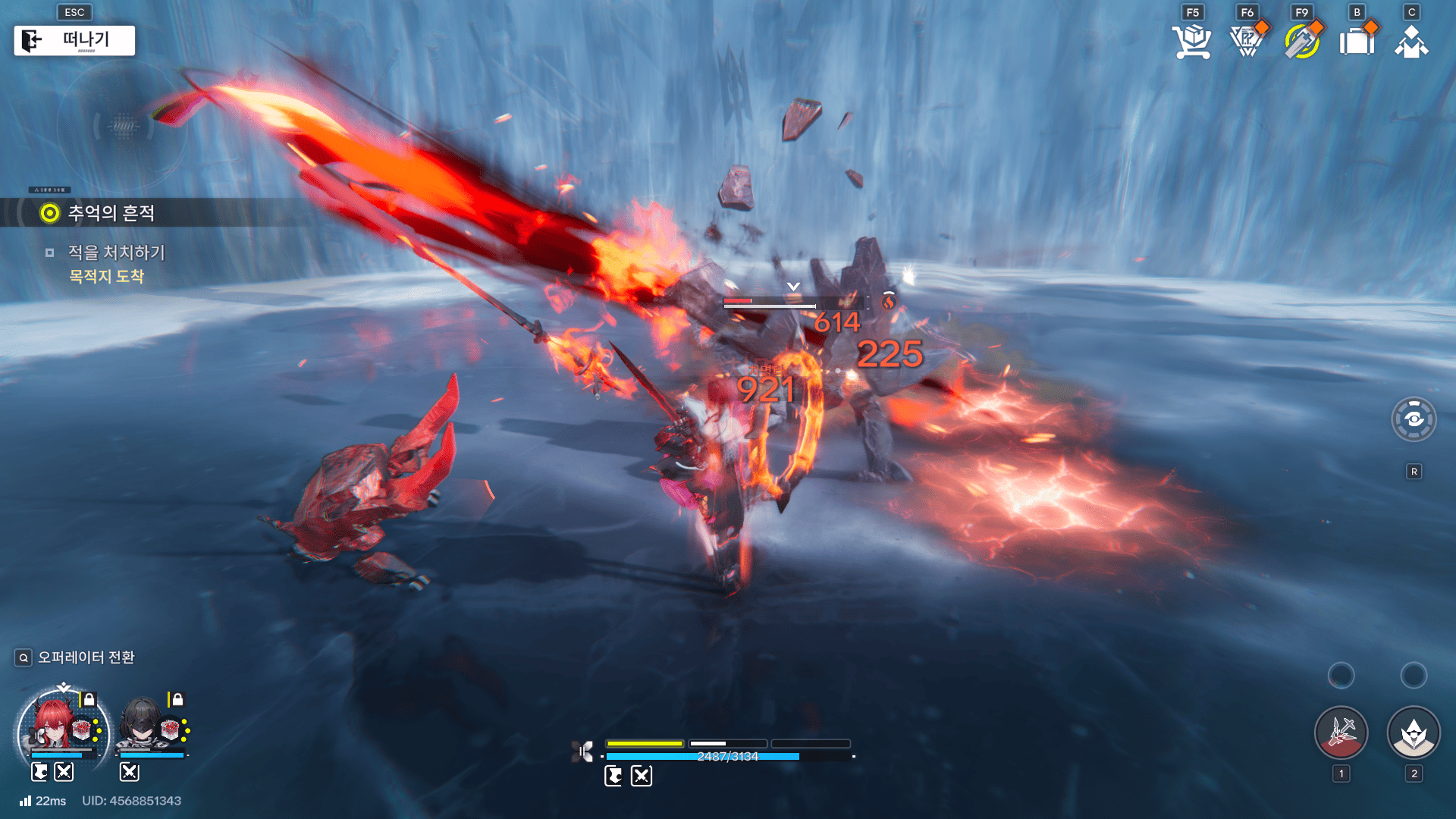This screenshot has height=819, width=1456.
Task: Open the backpack inventory icon
Action: (x=1357, y=42)
